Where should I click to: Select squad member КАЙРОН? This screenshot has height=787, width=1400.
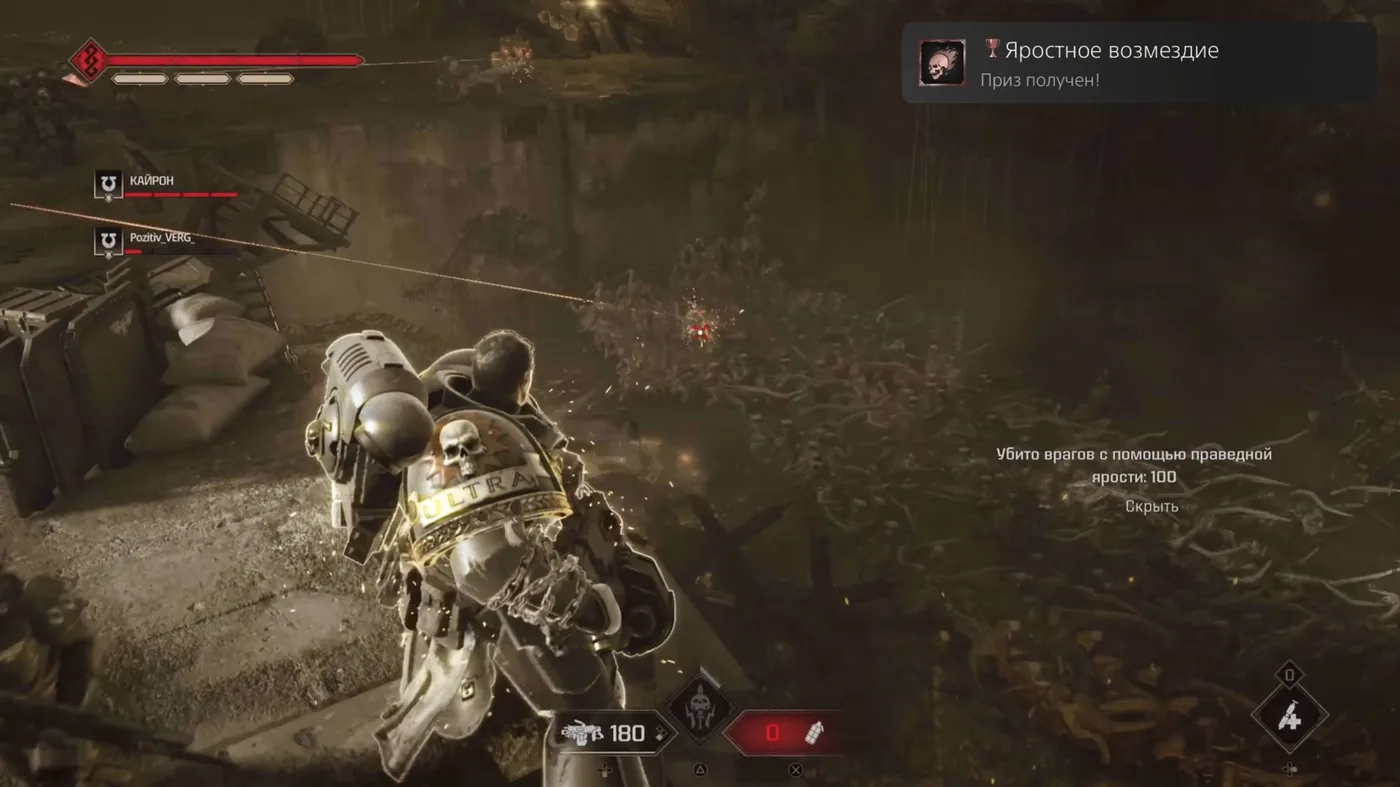click(151, 180)
